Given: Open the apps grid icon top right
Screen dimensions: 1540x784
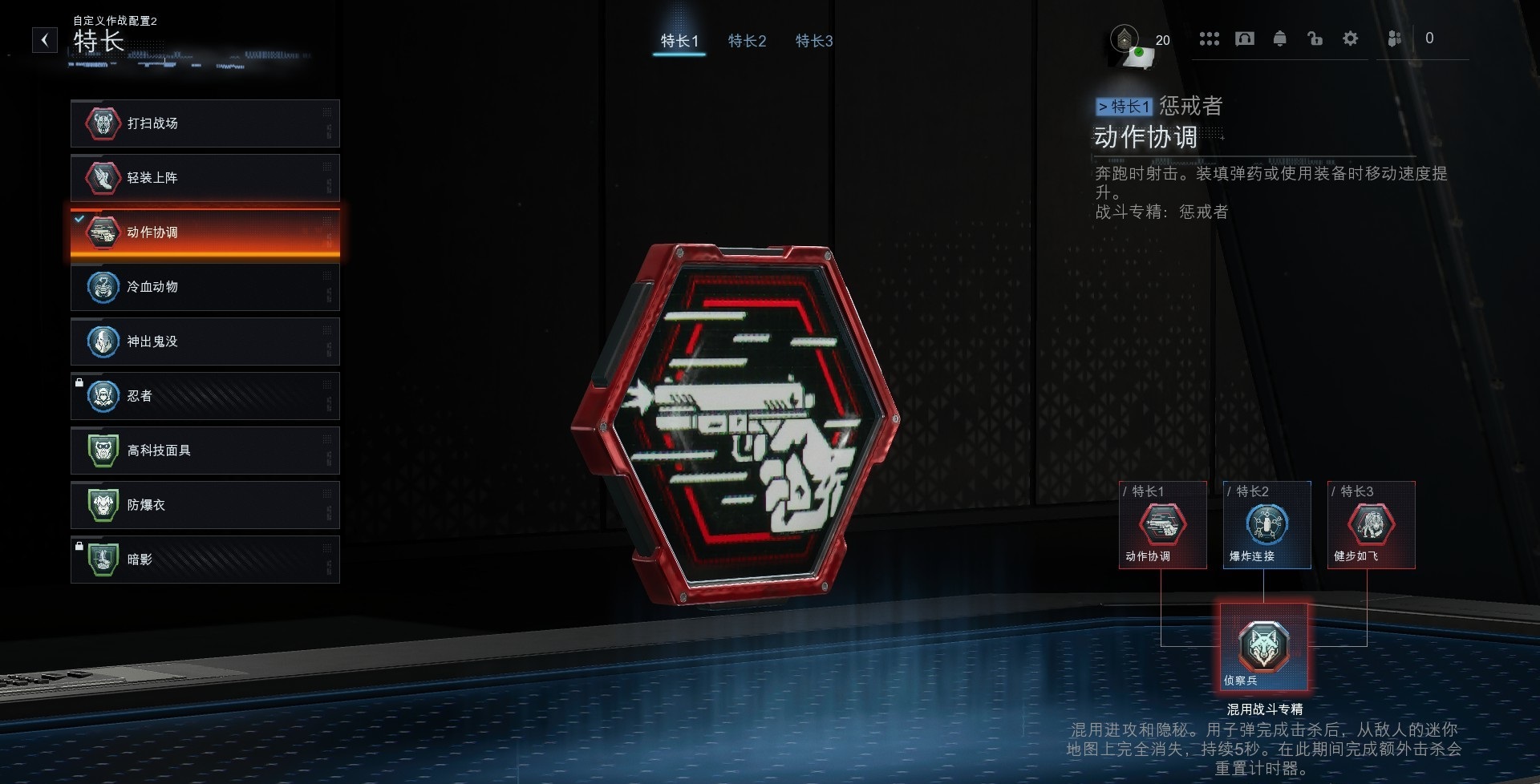Looking at the screenshot, I should 1210,38.
